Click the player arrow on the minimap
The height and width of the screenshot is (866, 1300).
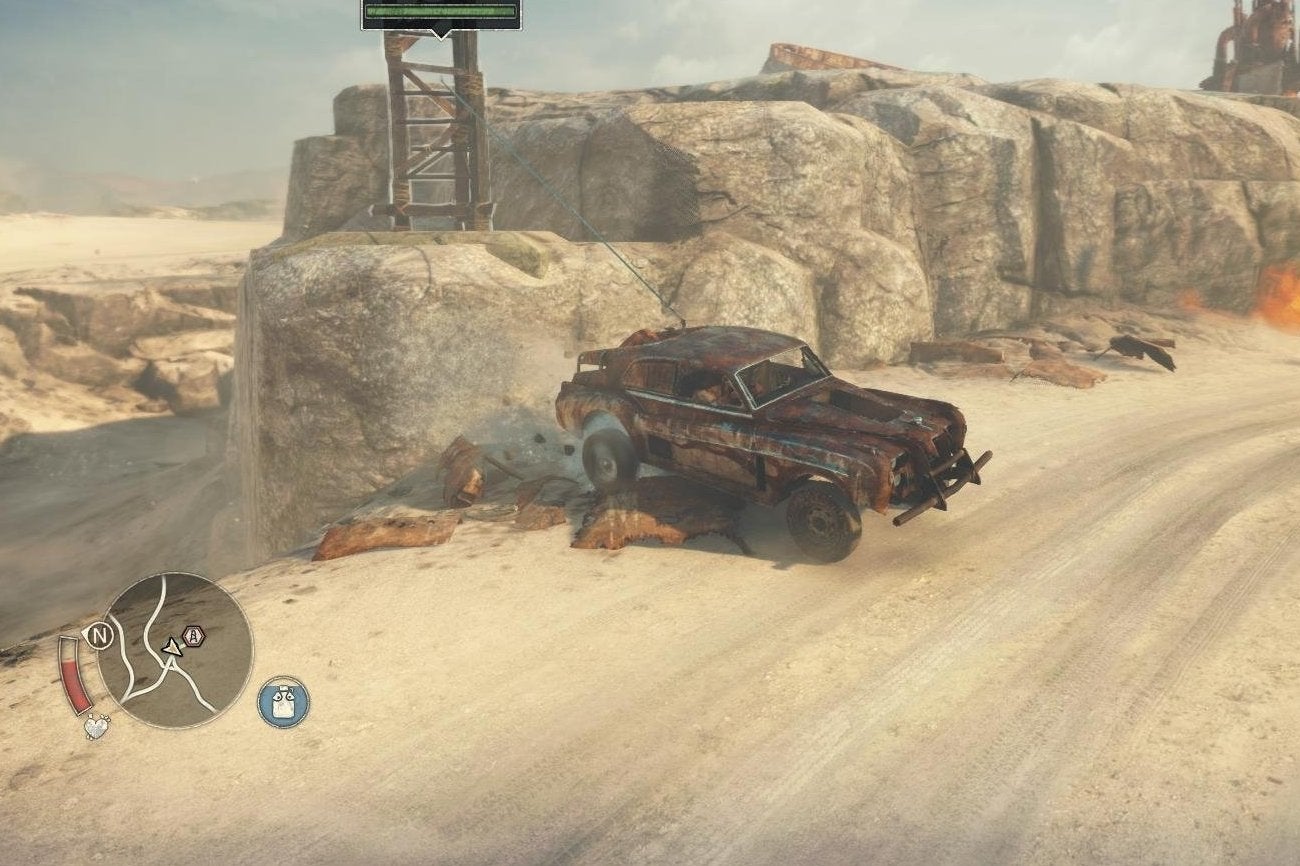[173, 647]
